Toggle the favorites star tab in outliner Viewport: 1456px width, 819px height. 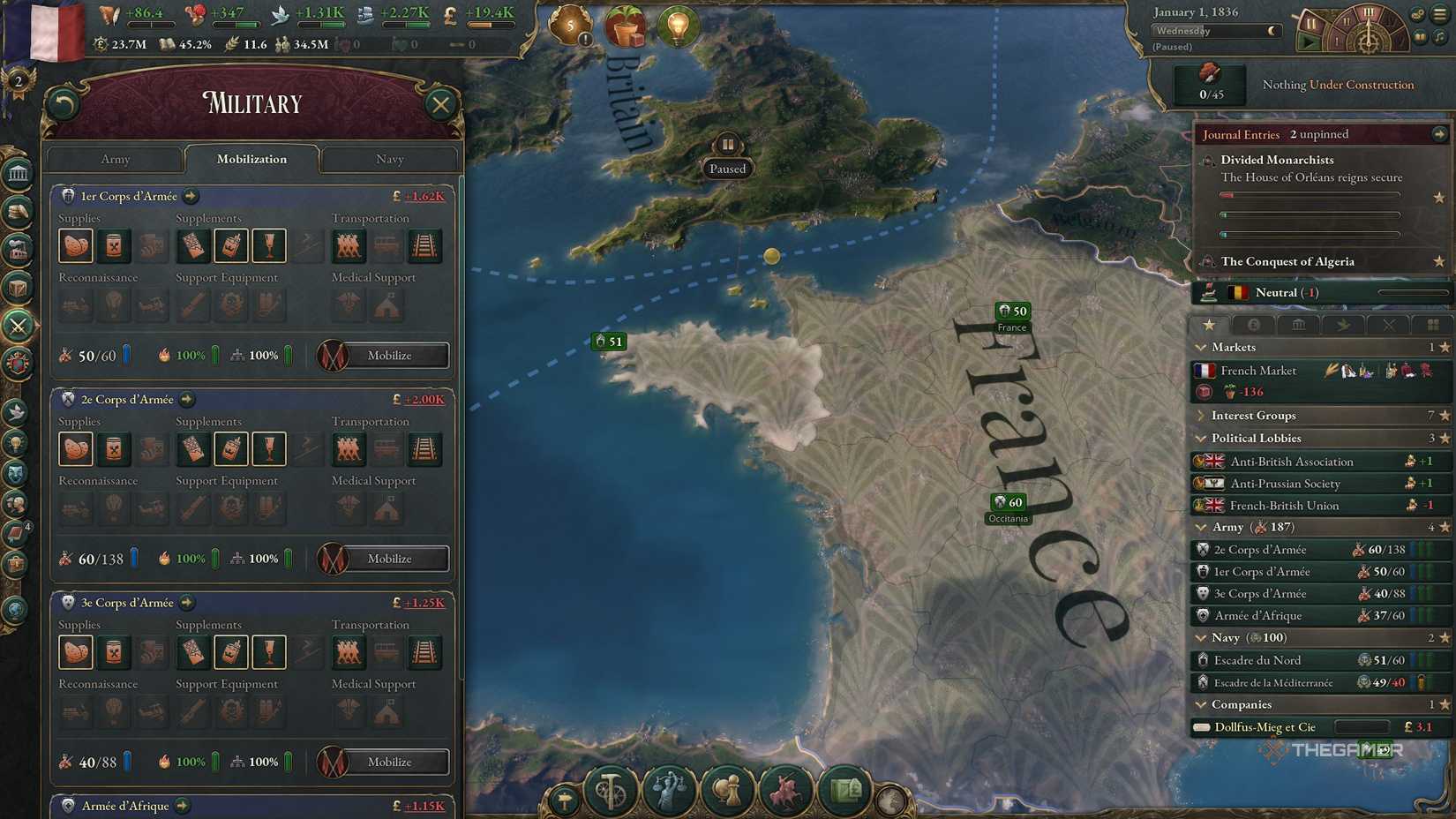(x=1209, y=325)
